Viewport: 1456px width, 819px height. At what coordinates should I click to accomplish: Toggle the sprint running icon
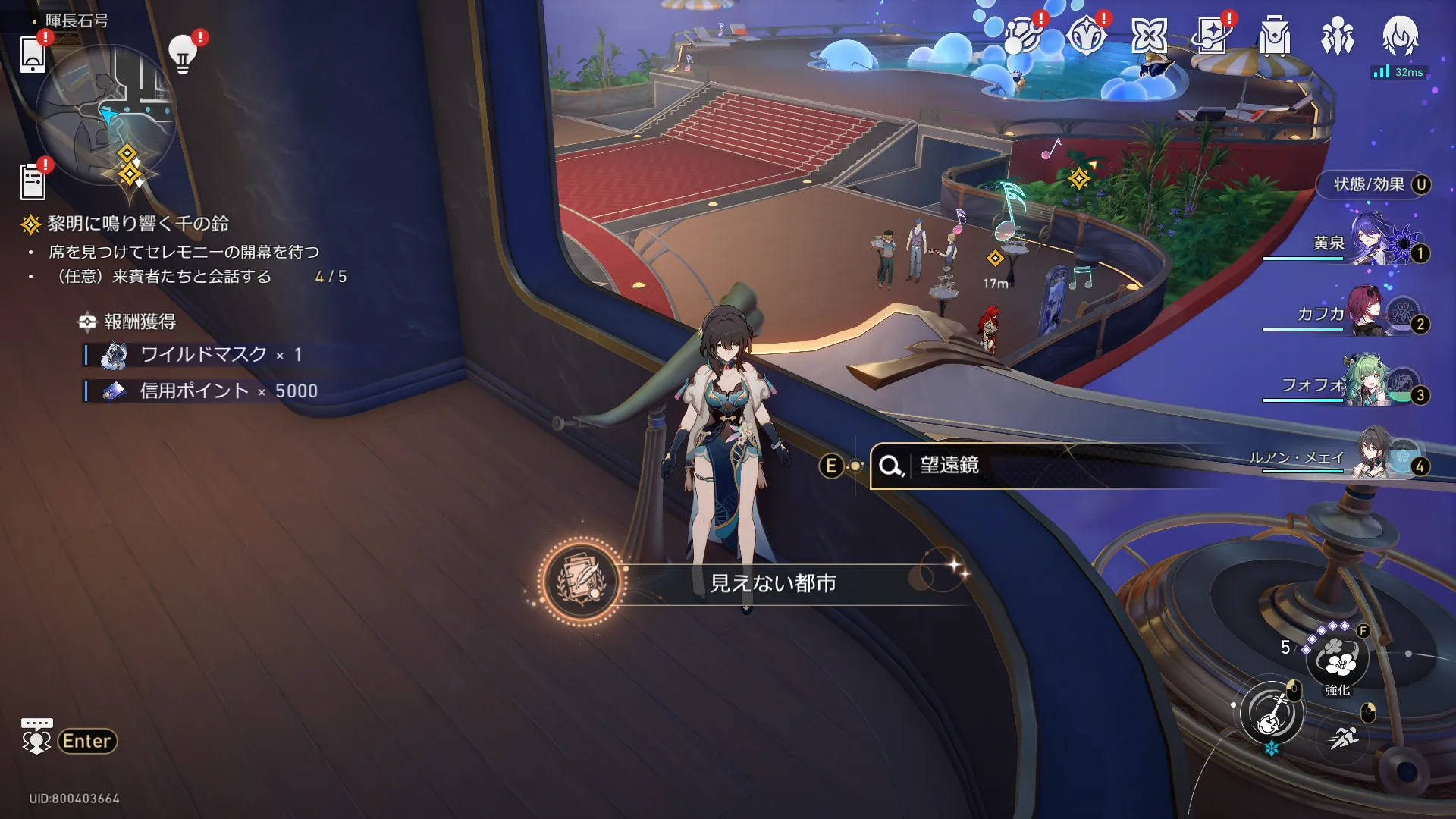click(x=1343, y=736)
